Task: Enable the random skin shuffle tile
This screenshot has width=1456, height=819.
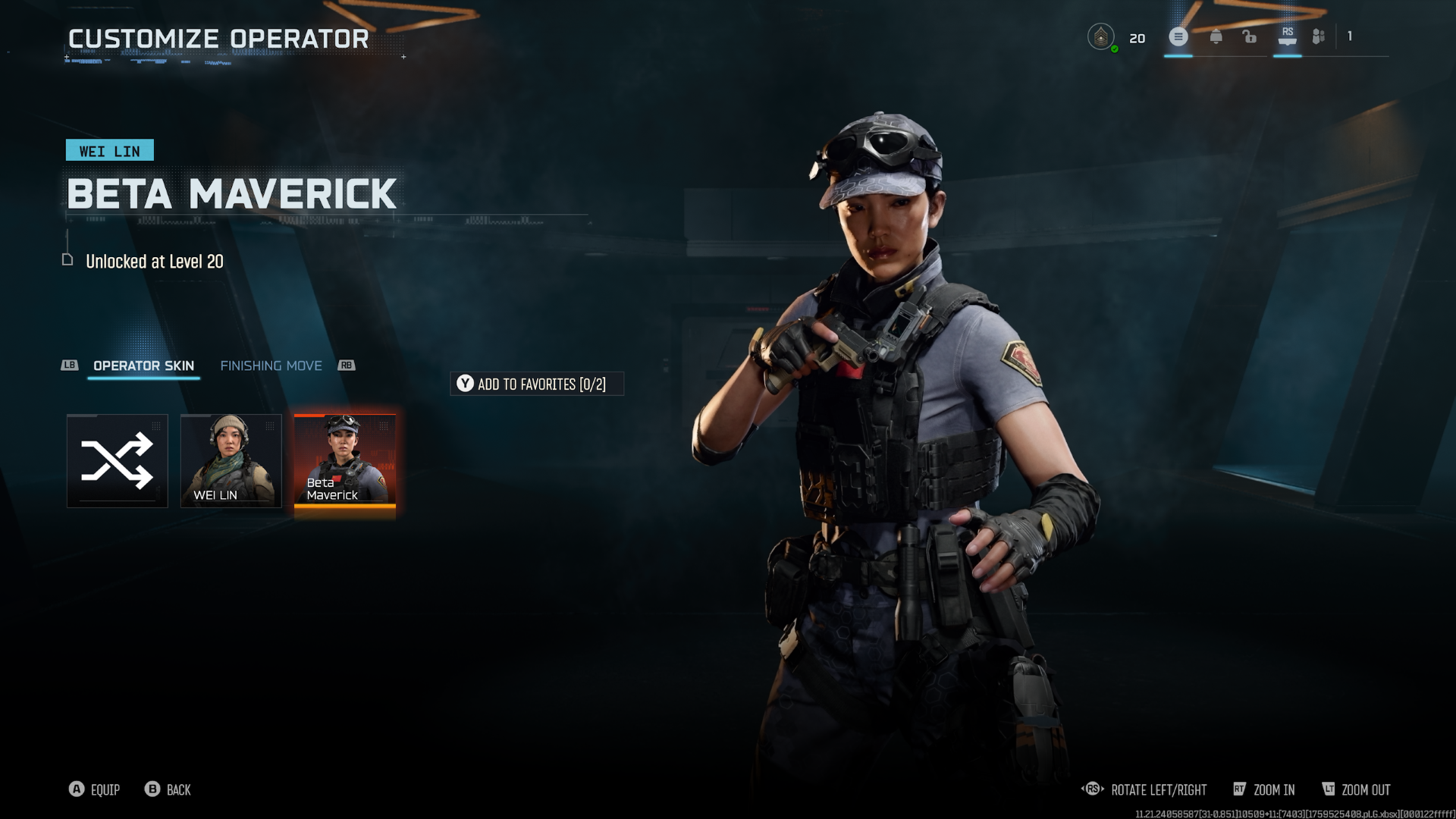Action: pyautogui.click(x=117, y=461)
